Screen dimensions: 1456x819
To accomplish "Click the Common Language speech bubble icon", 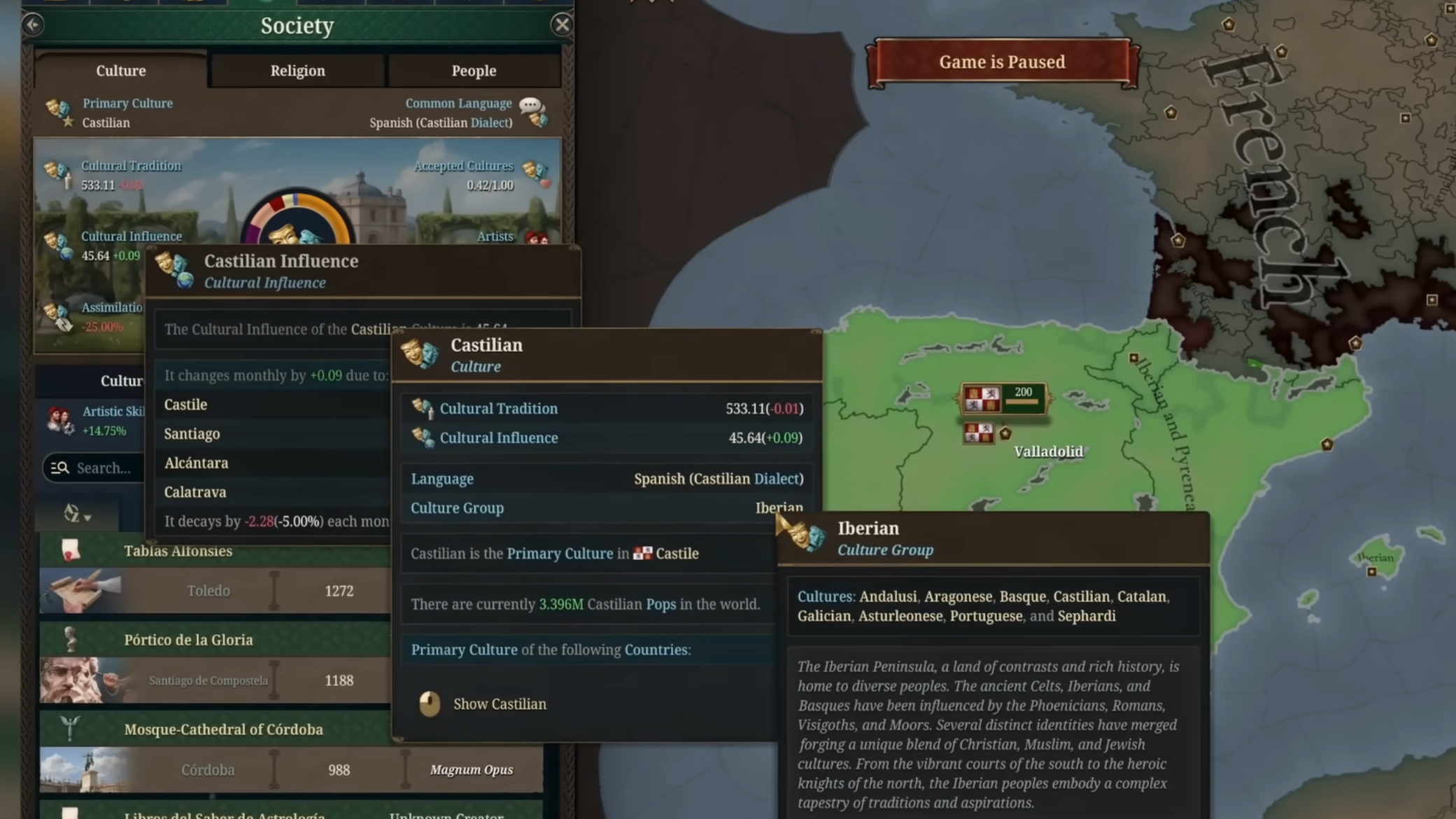I will click(x=532, y=105).
